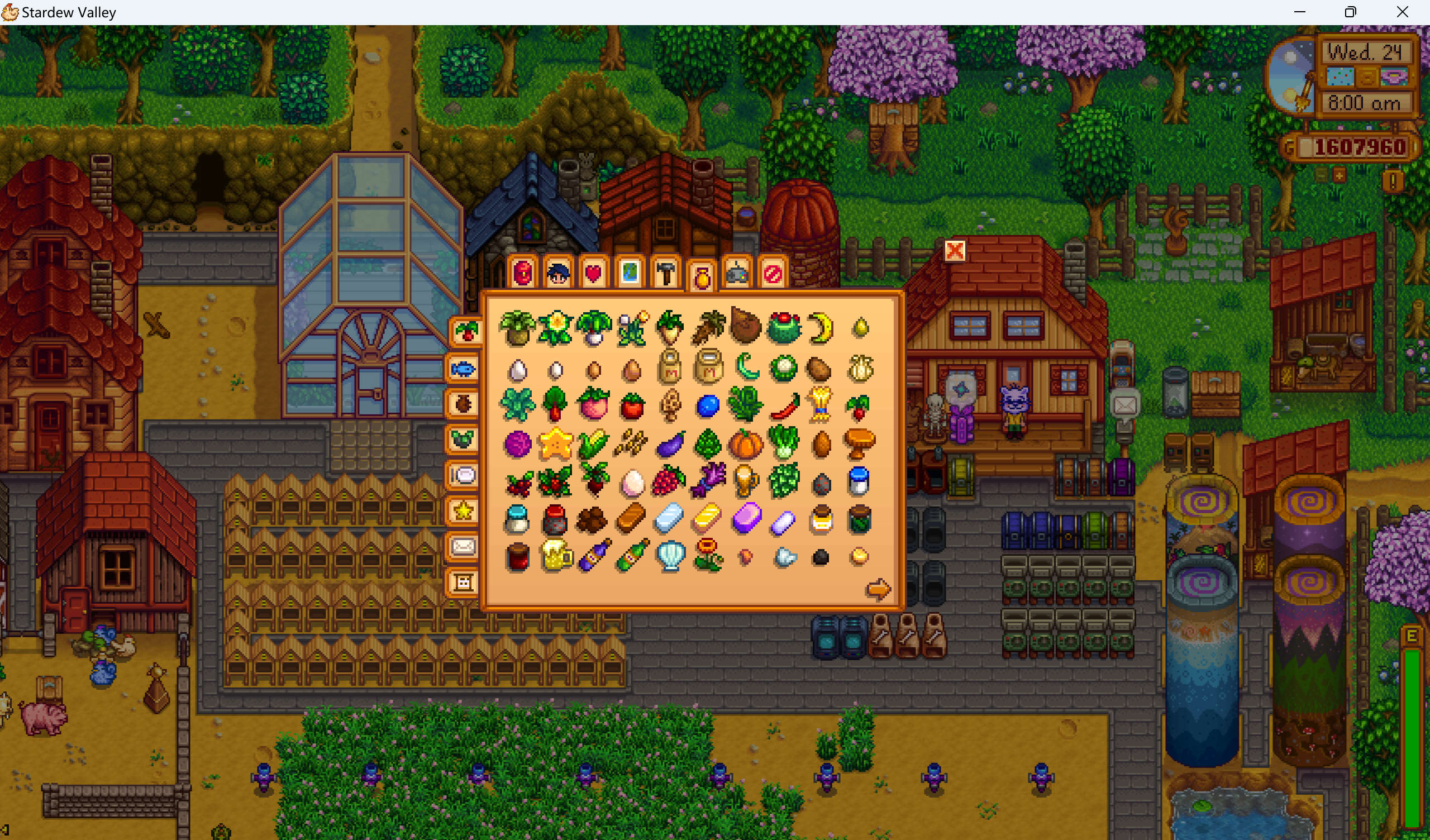This screenshot has width=1430, height=840.
Task: Show the Map tab
Action: pyautogui.click(x=630, y=274)
